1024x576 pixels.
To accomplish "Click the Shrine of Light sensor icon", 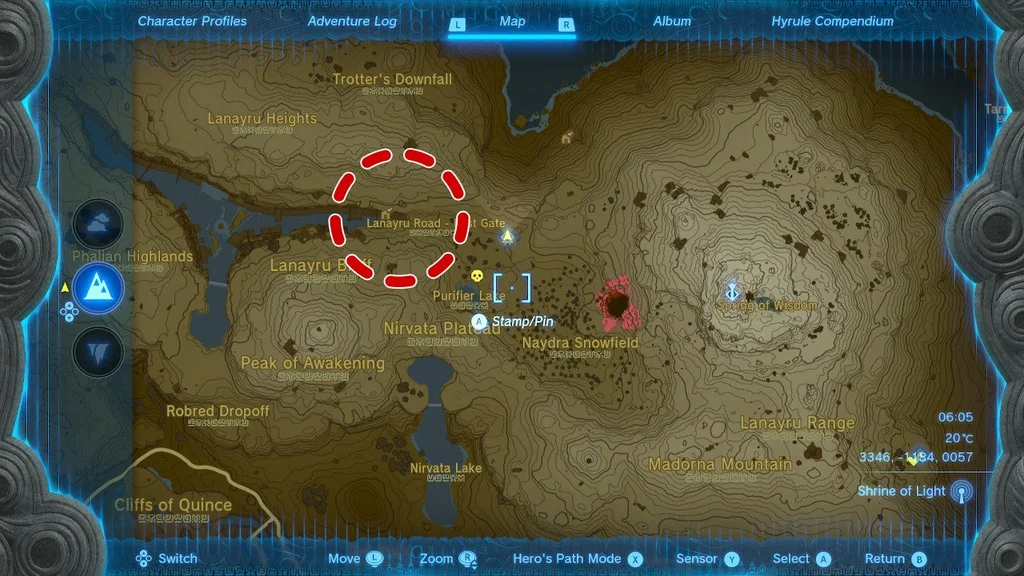I will point(961,491).
